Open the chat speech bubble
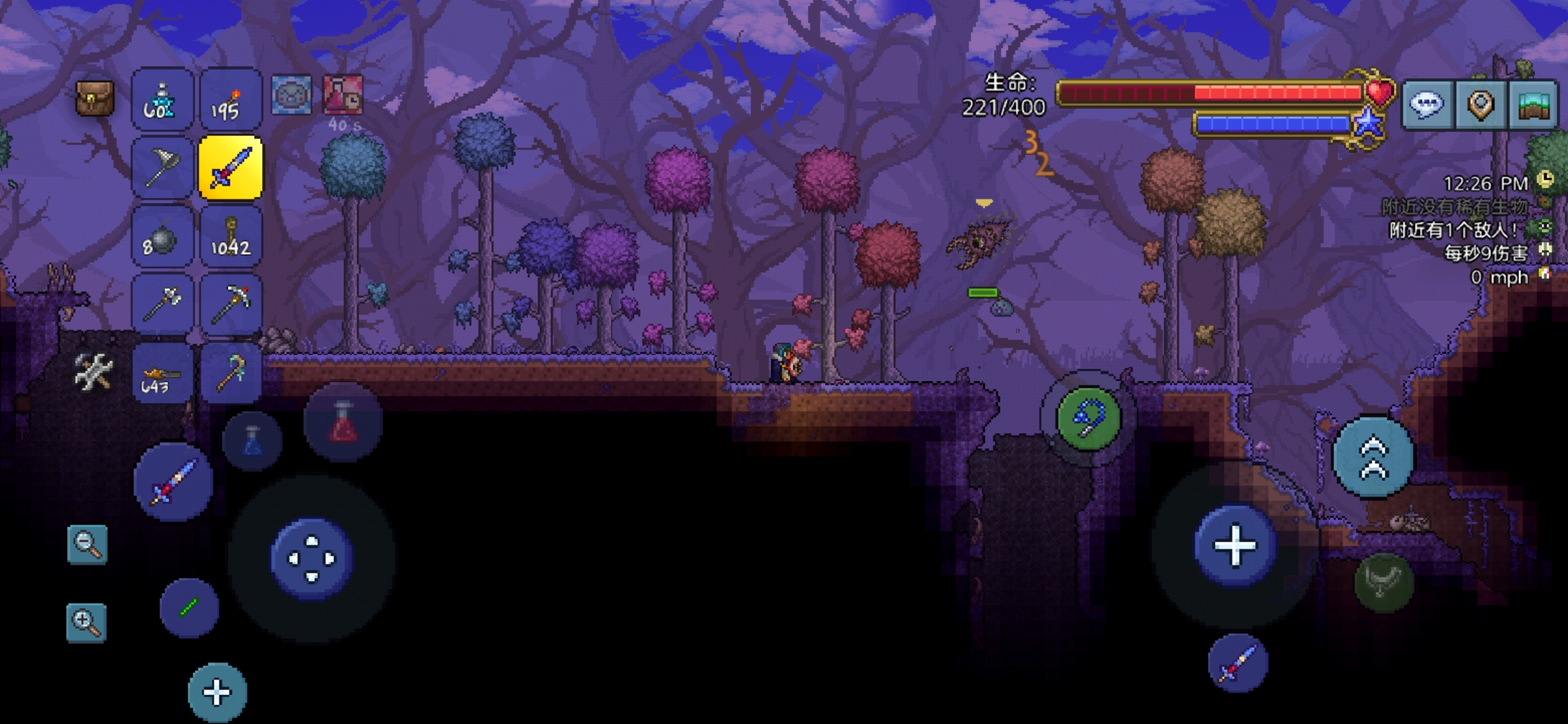The width and height of the screenshot is (1568, 724). [x=1427, y=105]
